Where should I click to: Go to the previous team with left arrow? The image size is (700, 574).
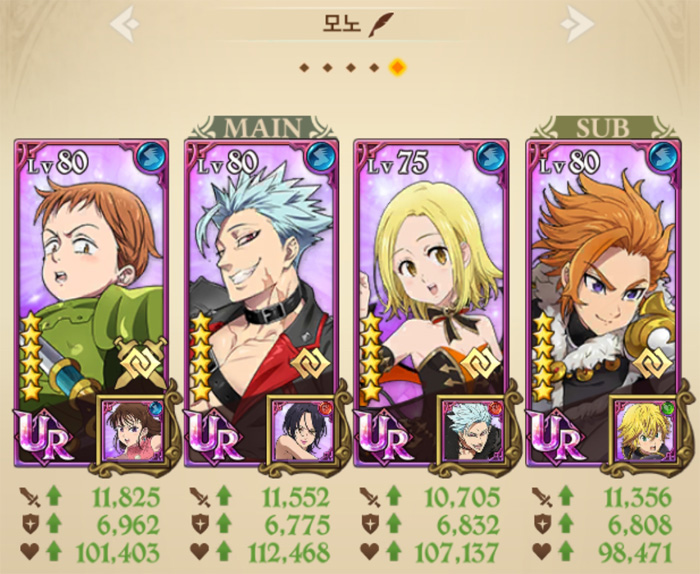coord(124,24)
